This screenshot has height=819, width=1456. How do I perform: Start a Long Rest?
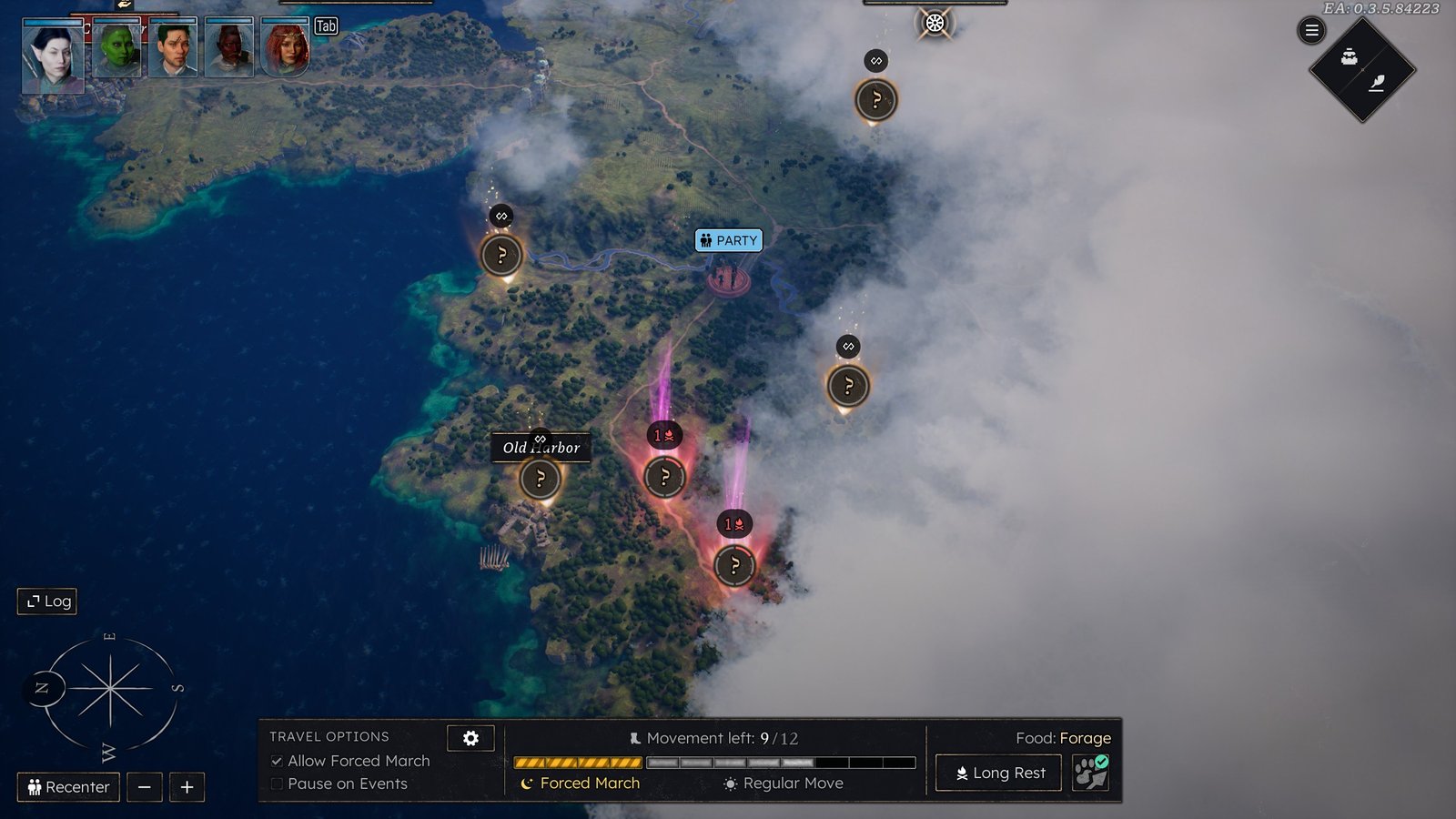(998, 773)
